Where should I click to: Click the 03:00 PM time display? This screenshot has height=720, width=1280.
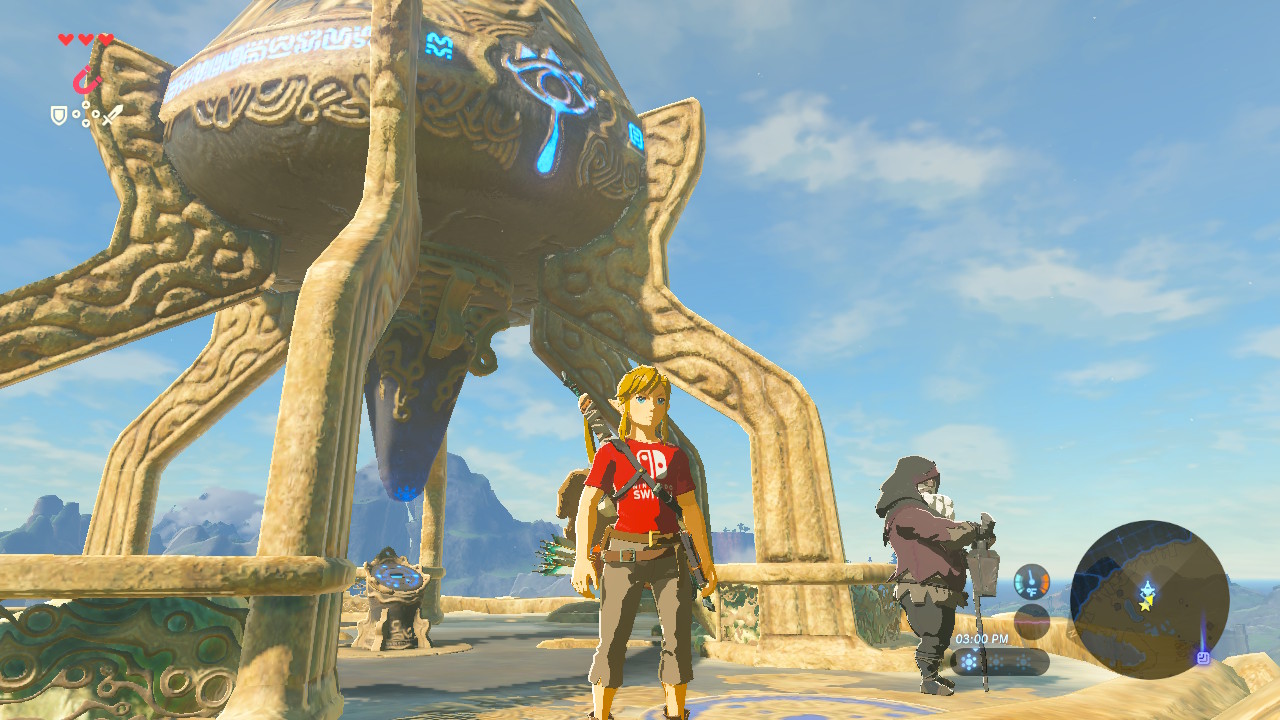tap(982, 638)
